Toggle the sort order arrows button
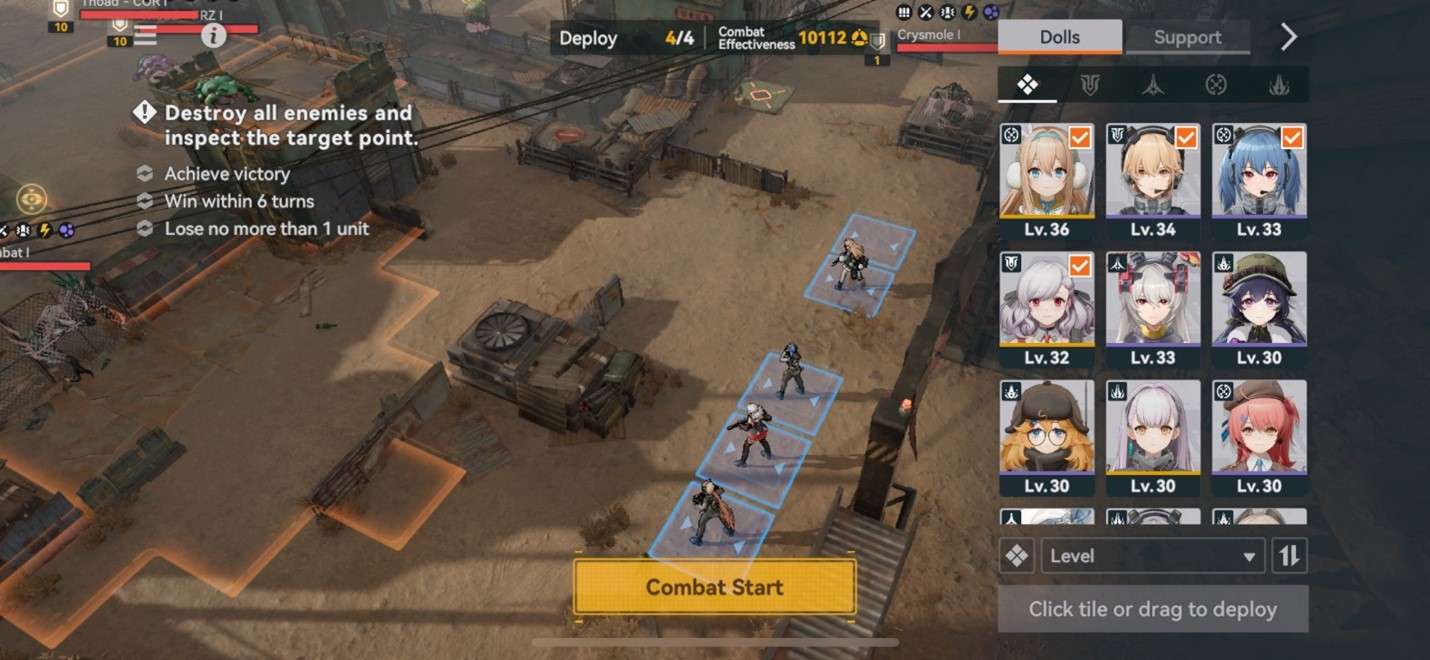This screenshot has height=660, width=1430. (1290, 556)
